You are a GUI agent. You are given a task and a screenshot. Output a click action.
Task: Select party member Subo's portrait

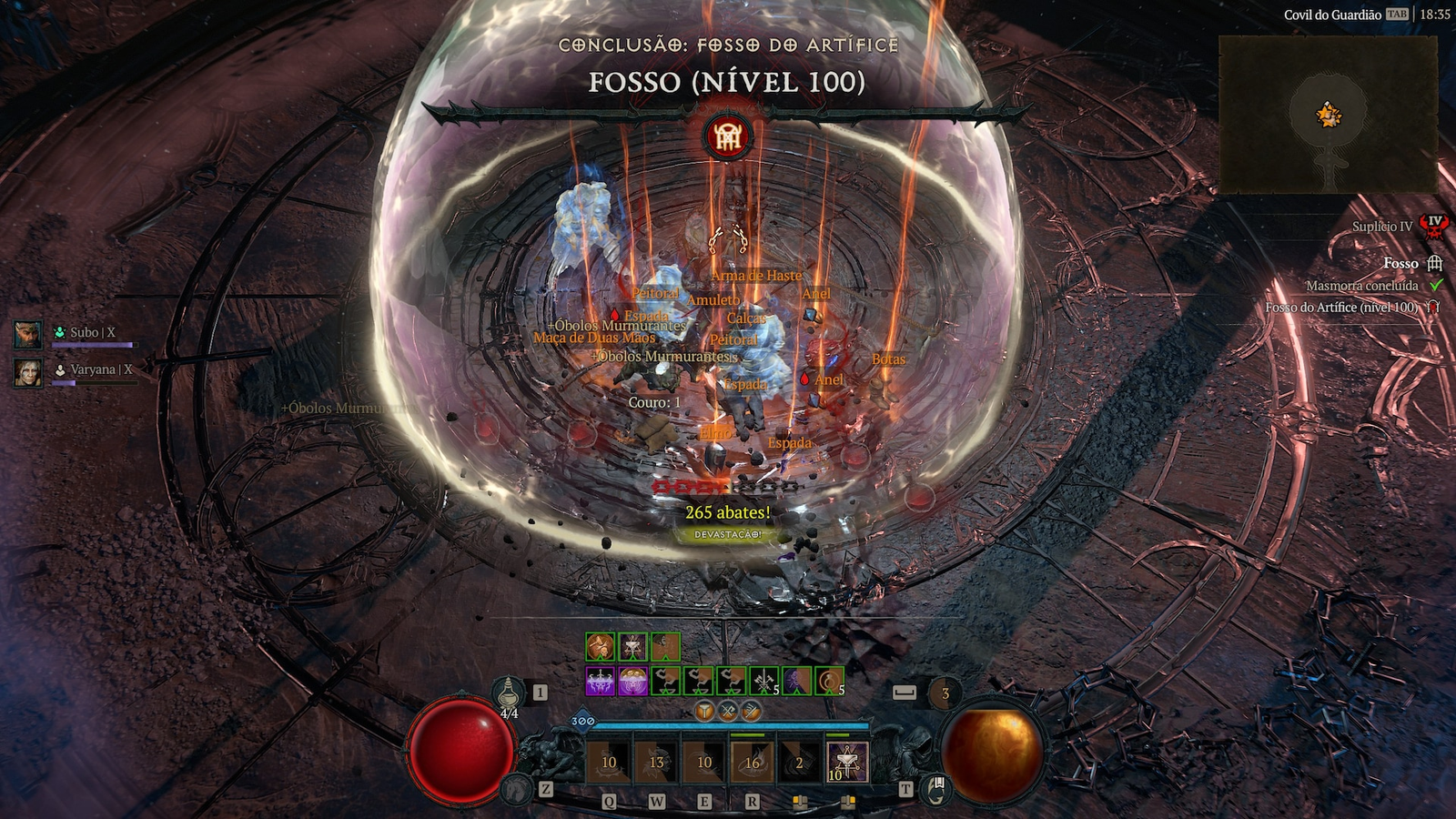click(x=28, y=334)
